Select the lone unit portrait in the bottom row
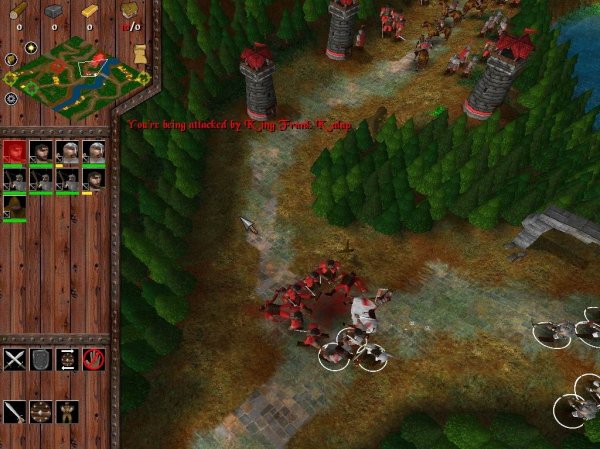Screen dimensions: 600x449 [14, 206]
